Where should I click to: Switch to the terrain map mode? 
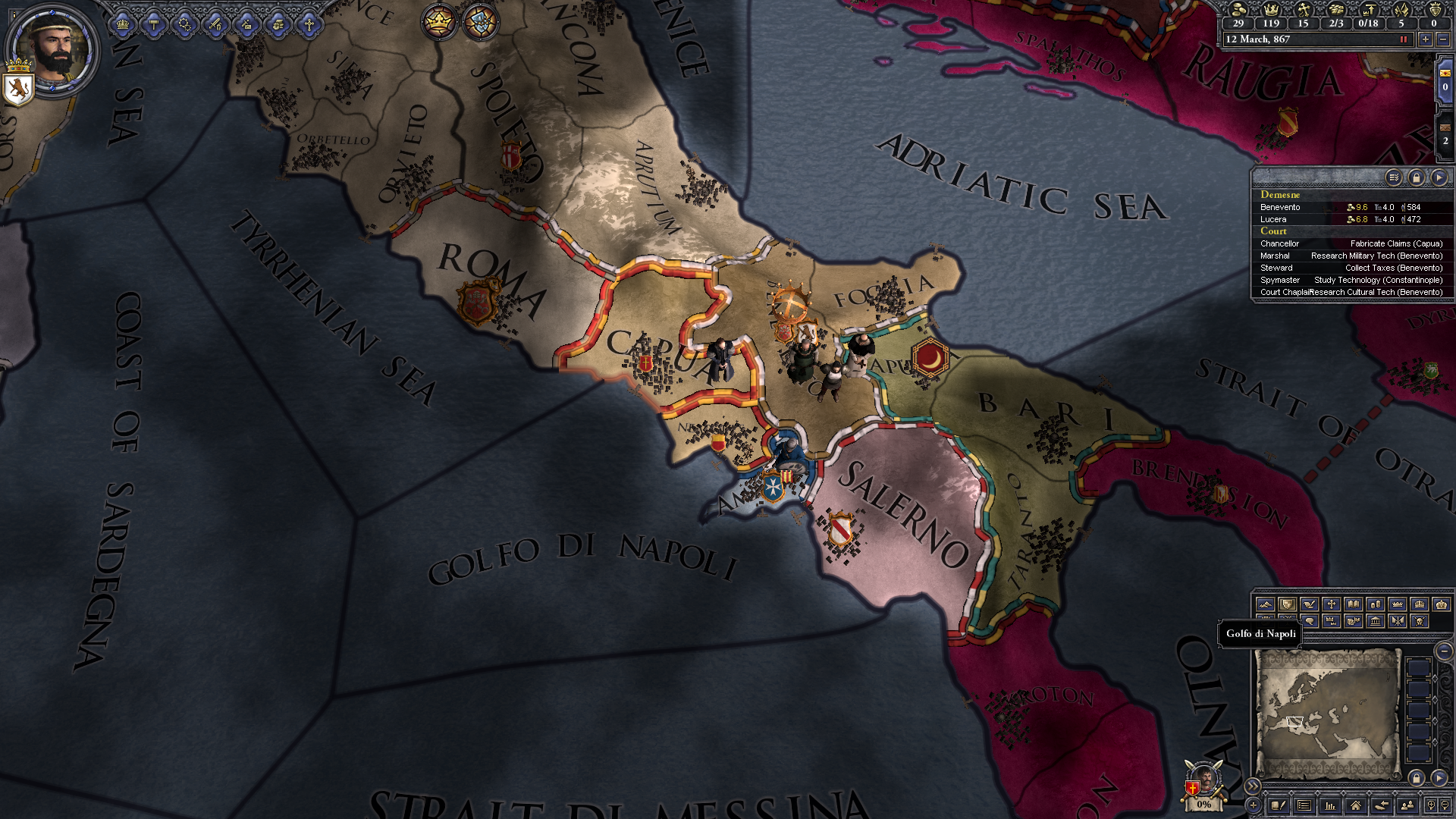click(1264, 604)
